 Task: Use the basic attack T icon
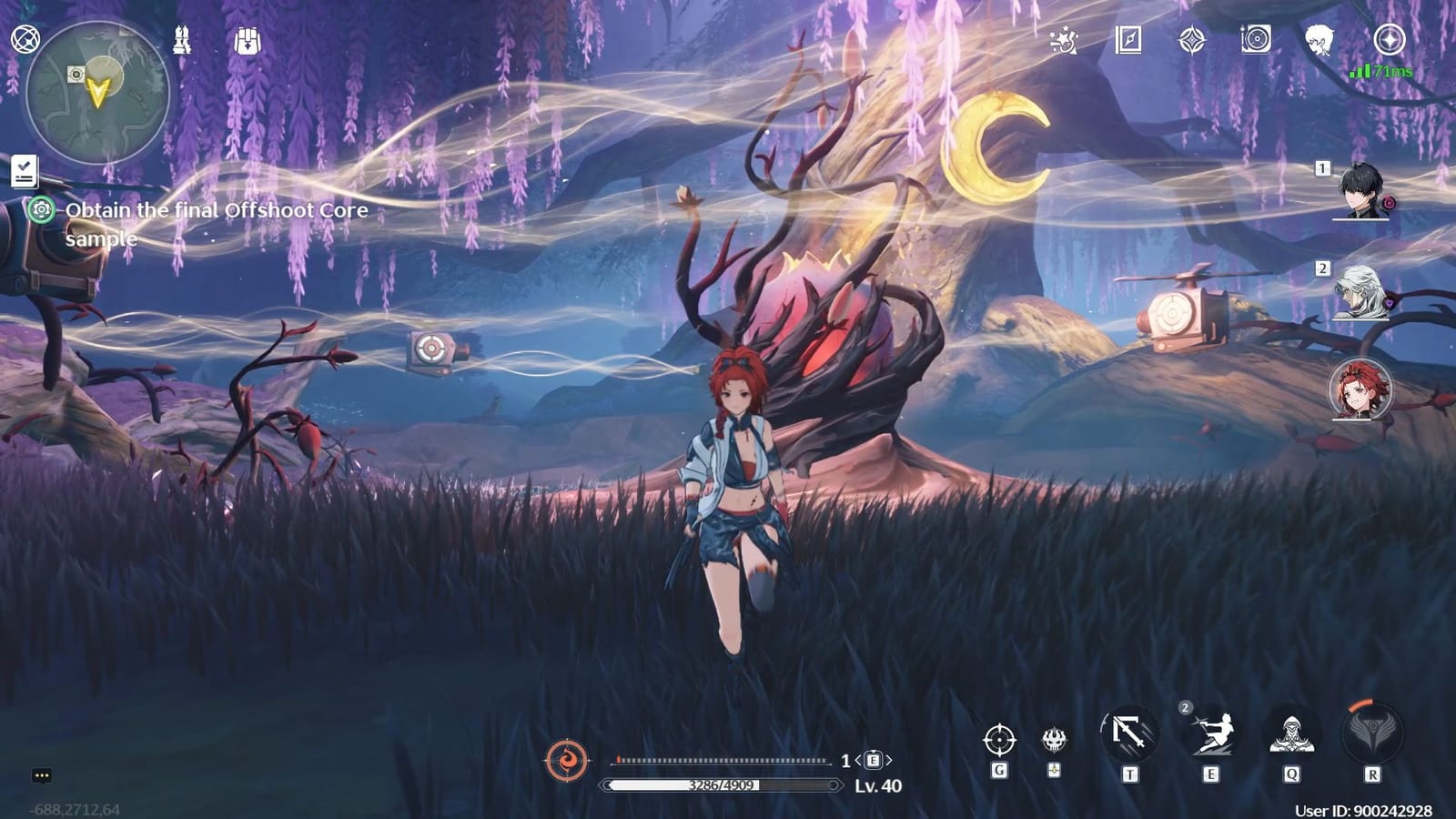[x=1128, y=733]
